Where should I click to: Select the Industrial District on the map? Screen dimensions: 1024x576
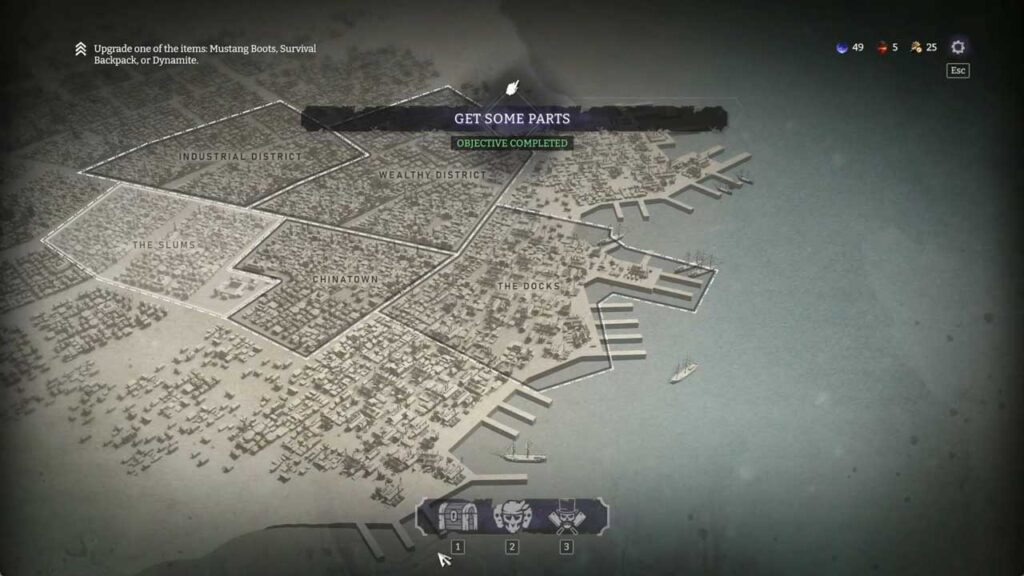point(239,157)
